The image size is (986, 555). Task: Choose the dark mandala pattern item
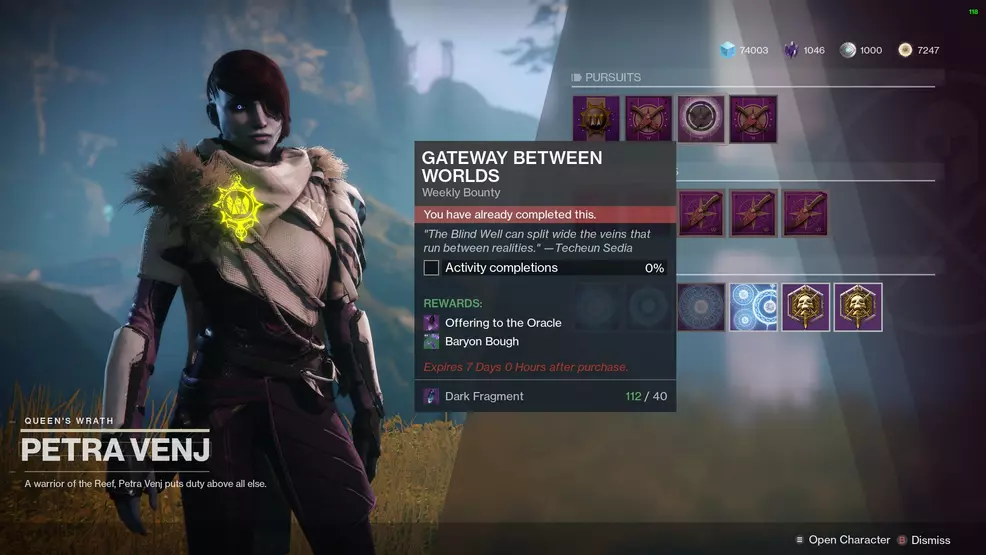tap(701, 307)
